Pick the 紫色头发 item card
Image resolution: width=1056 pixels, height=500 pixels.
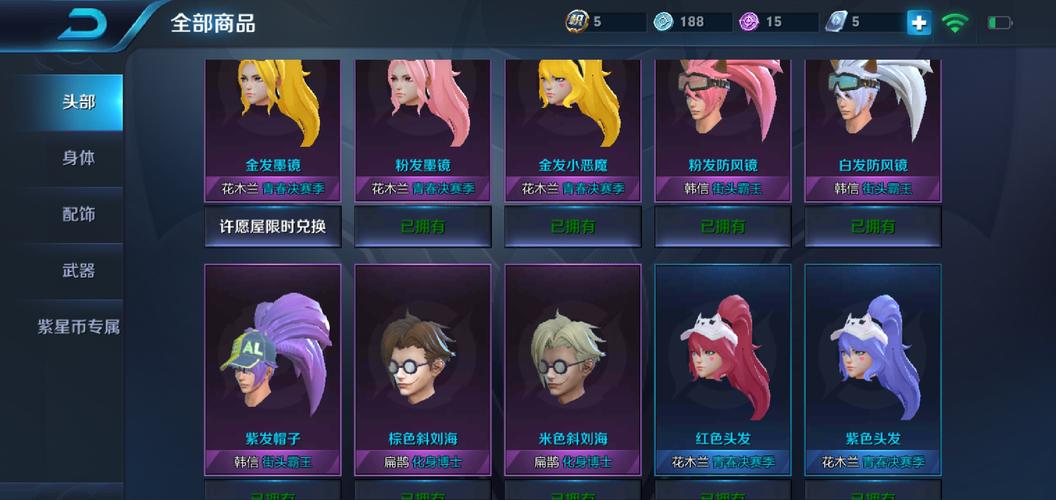(873, 365)
